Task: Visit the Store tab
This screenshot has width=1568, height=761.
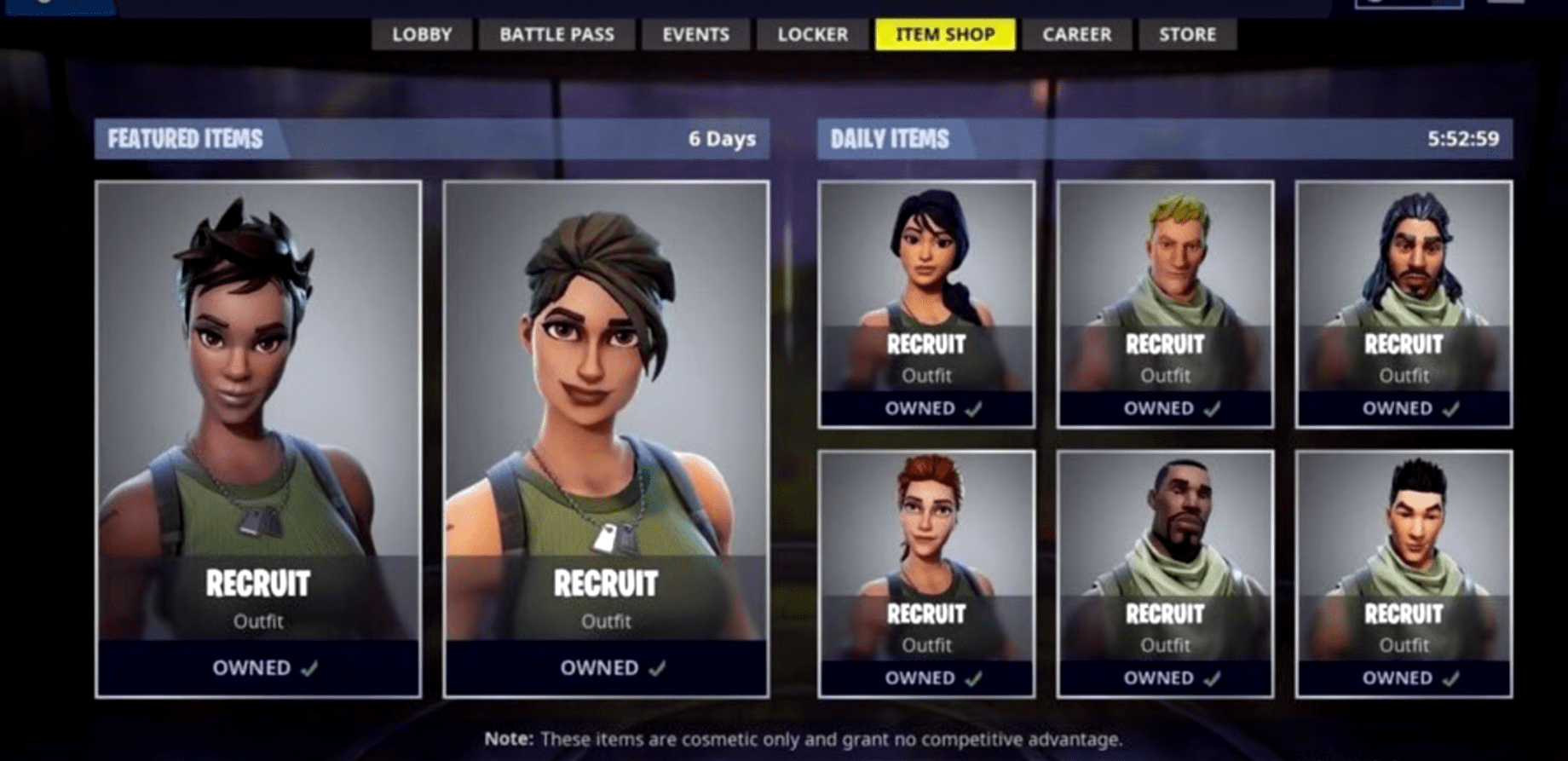Action: 1187,34
